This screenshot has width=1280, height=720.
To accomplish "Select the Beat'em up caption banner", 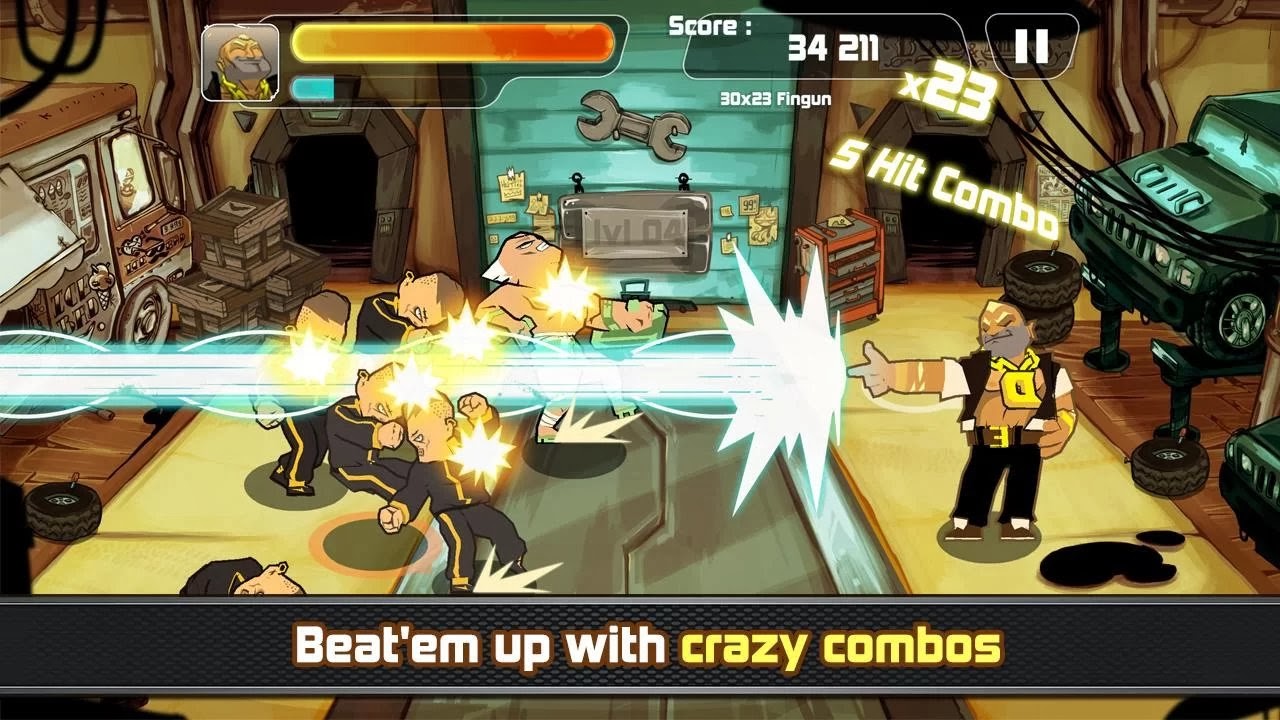I will click(x=640, y=646).
